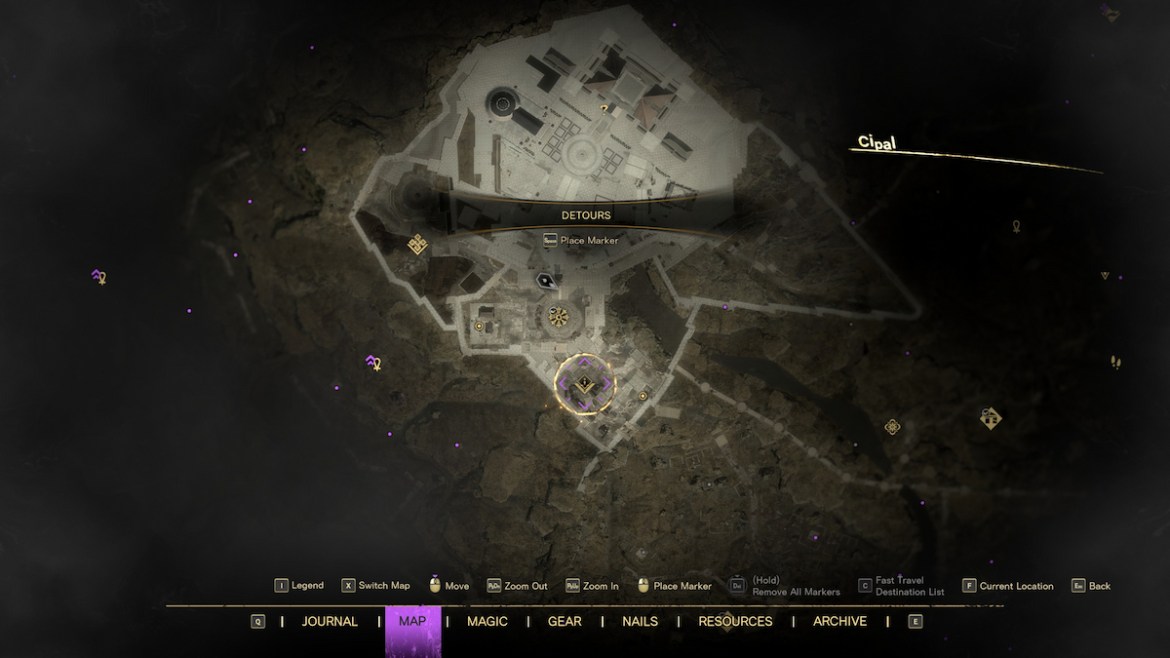Go Back from the map screen
This screenshot has height=658, width=1170.
(1091, 586)
